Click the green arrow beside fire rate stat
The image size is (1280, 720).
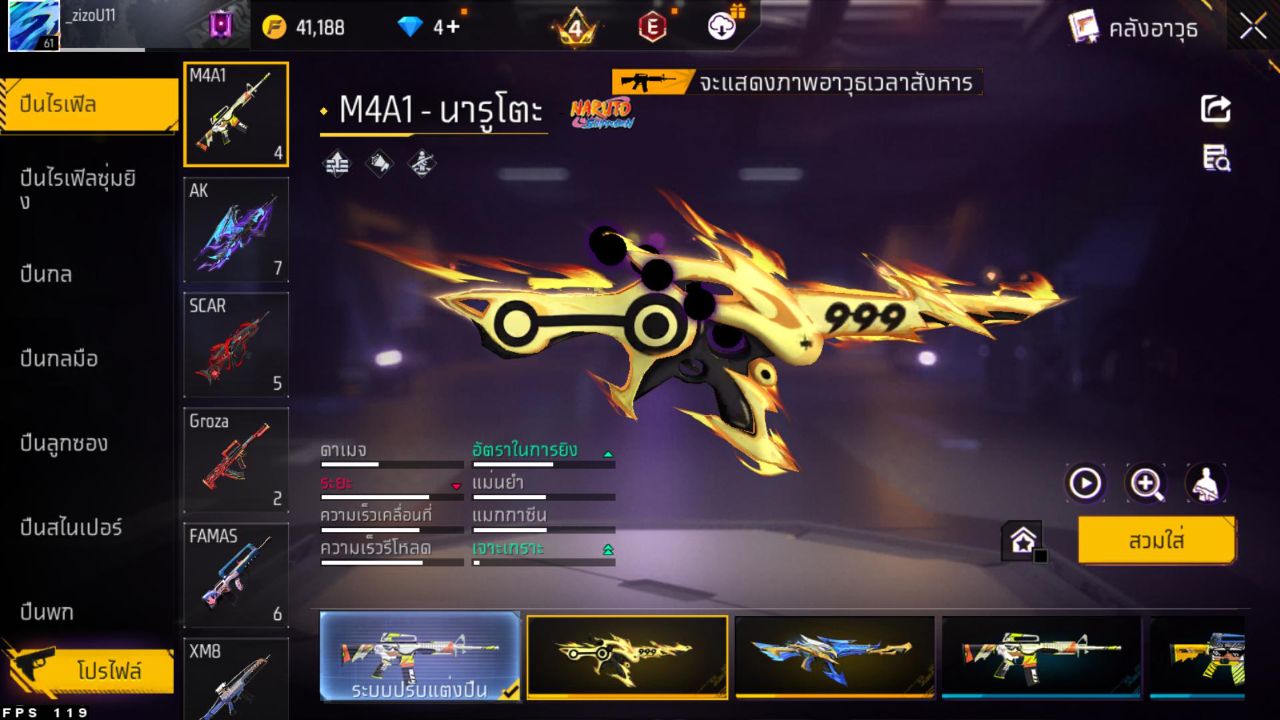click(607, 452)
